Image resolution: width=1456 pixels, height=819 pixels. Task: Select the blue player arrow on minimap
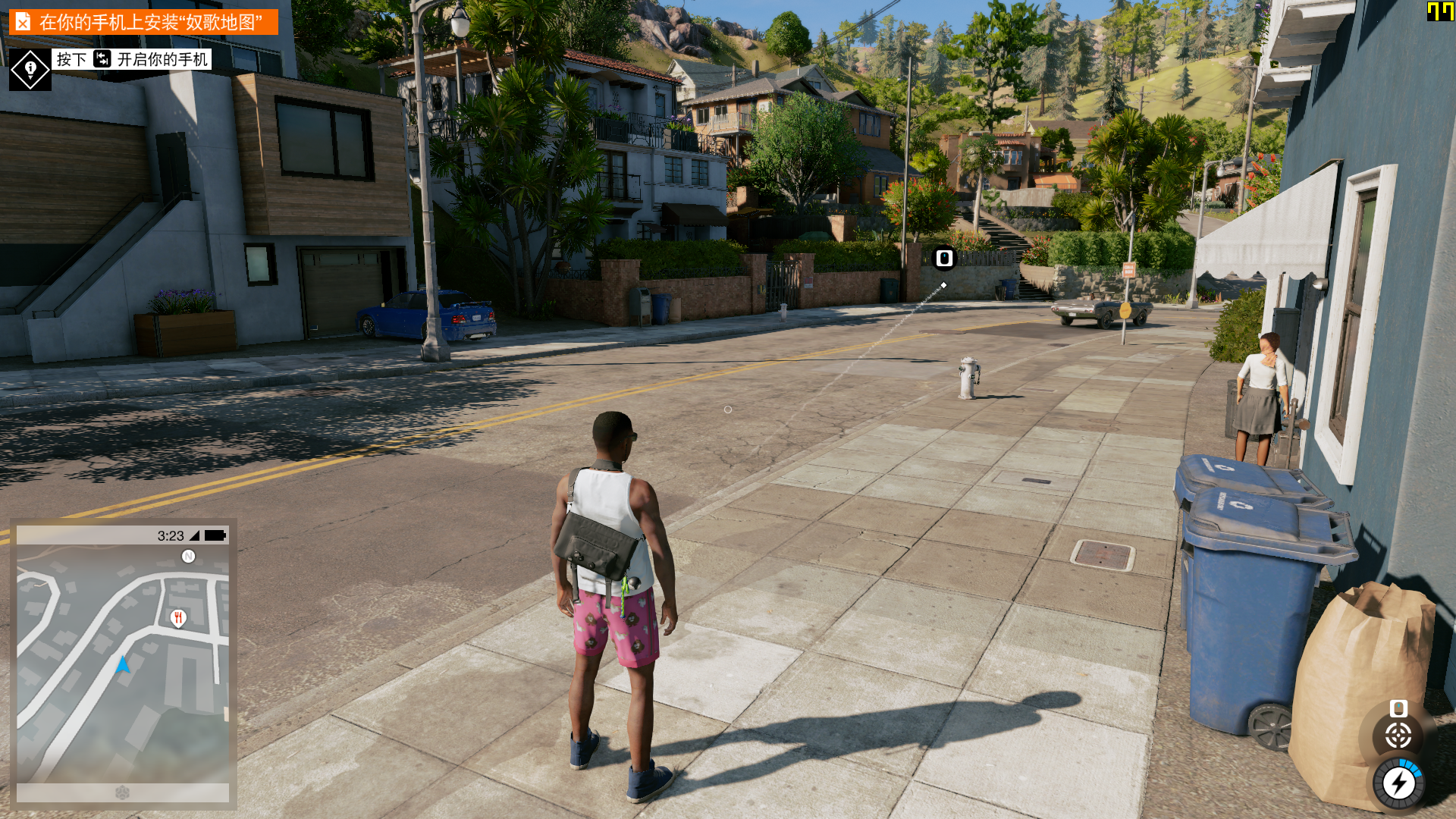click(x=123, y=665)
